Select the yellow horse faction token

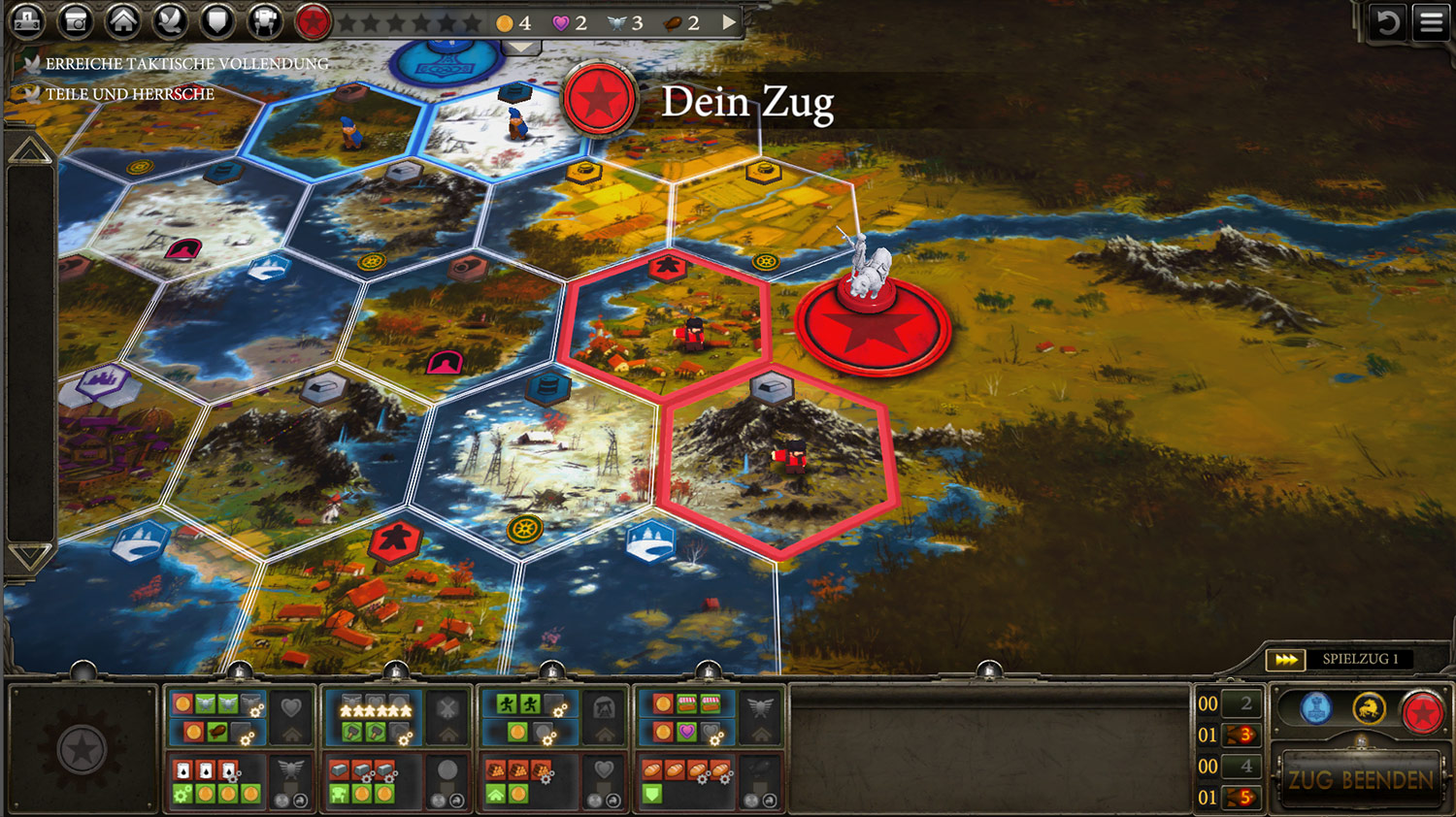[1369, 709]
